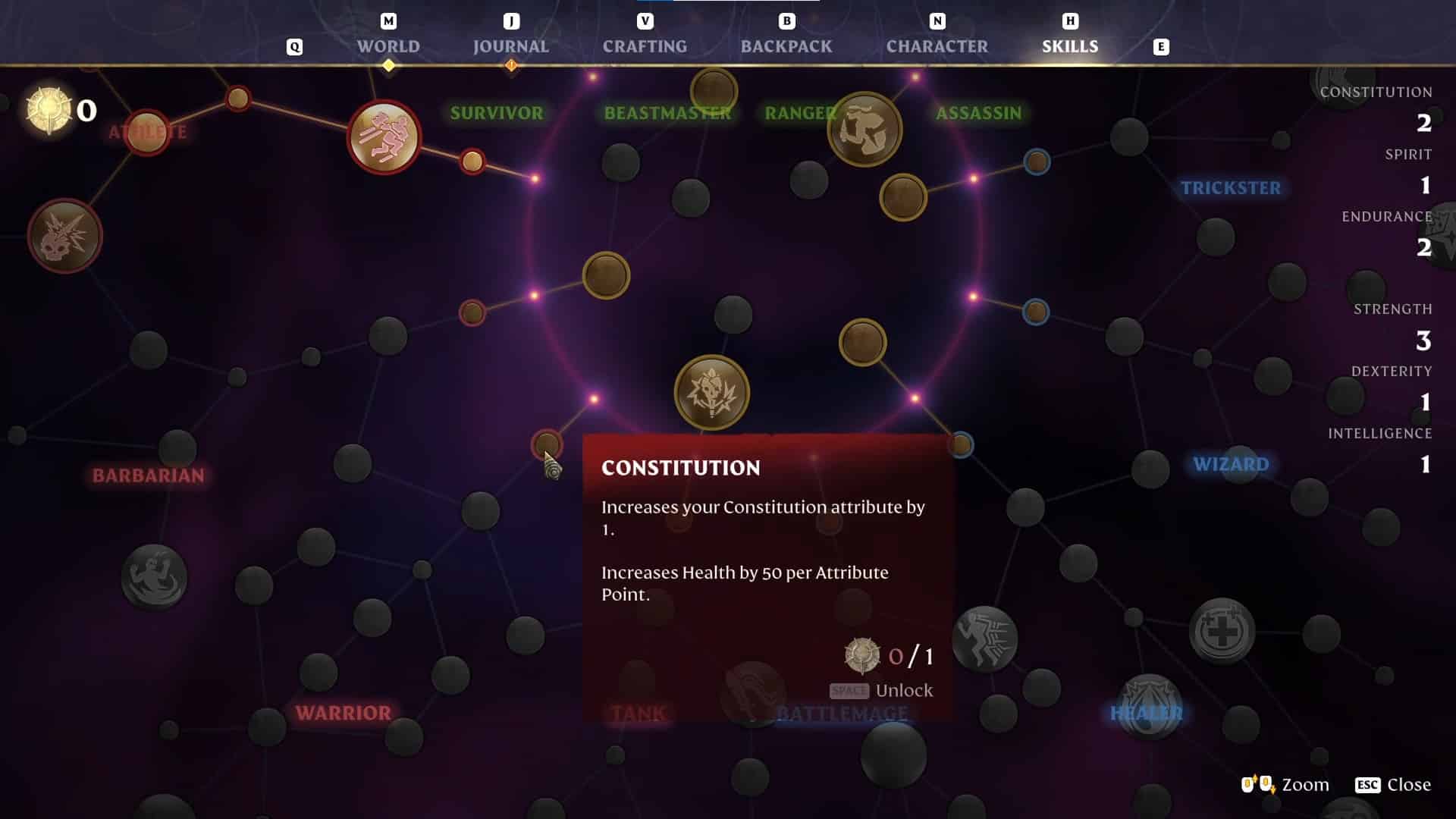The image size is (1456, 819).
Task: Open the Backpack tab
Action: [x=786, y=46]
